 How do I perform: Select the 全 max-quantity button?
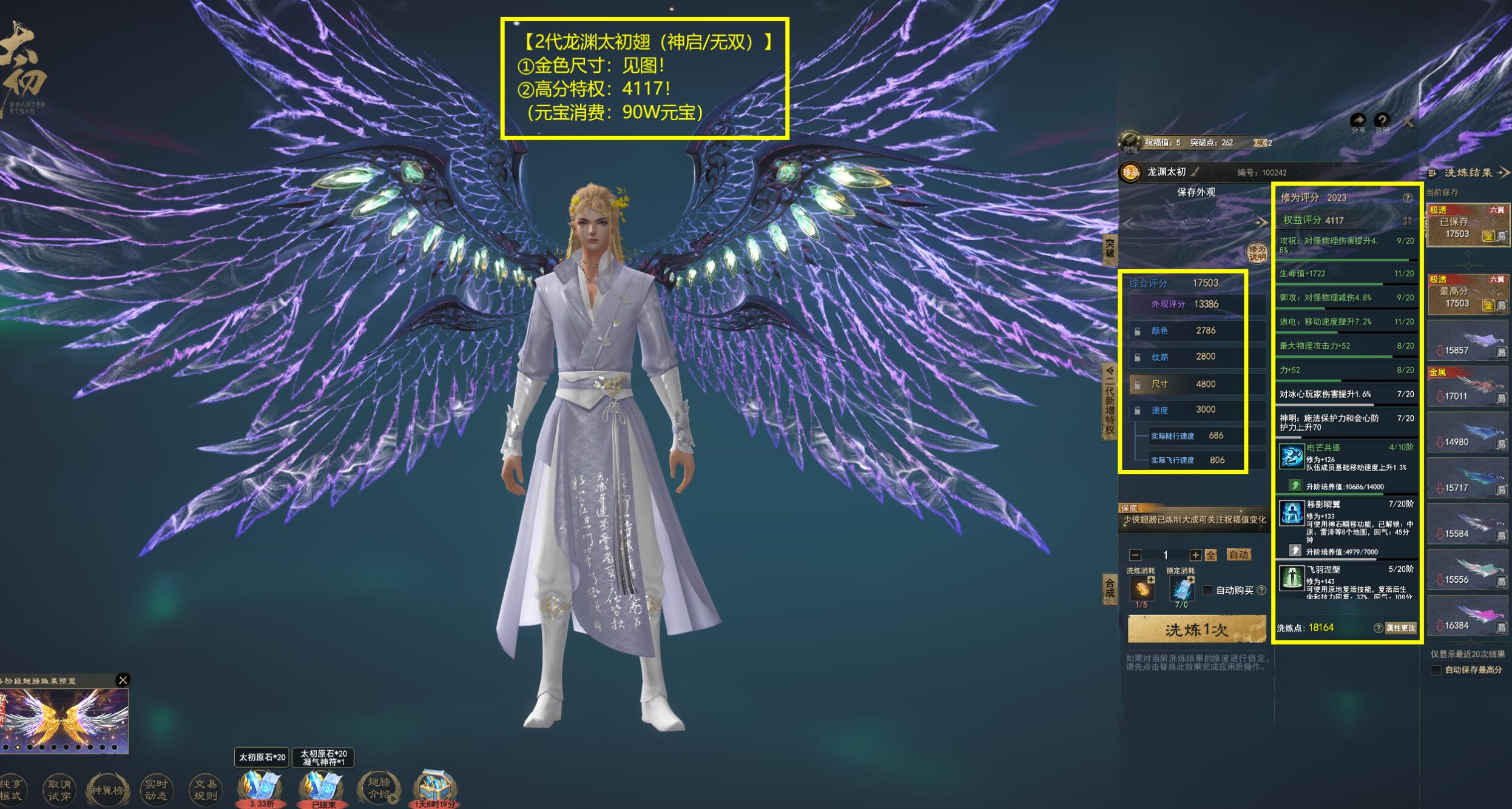coord(1211,555)
